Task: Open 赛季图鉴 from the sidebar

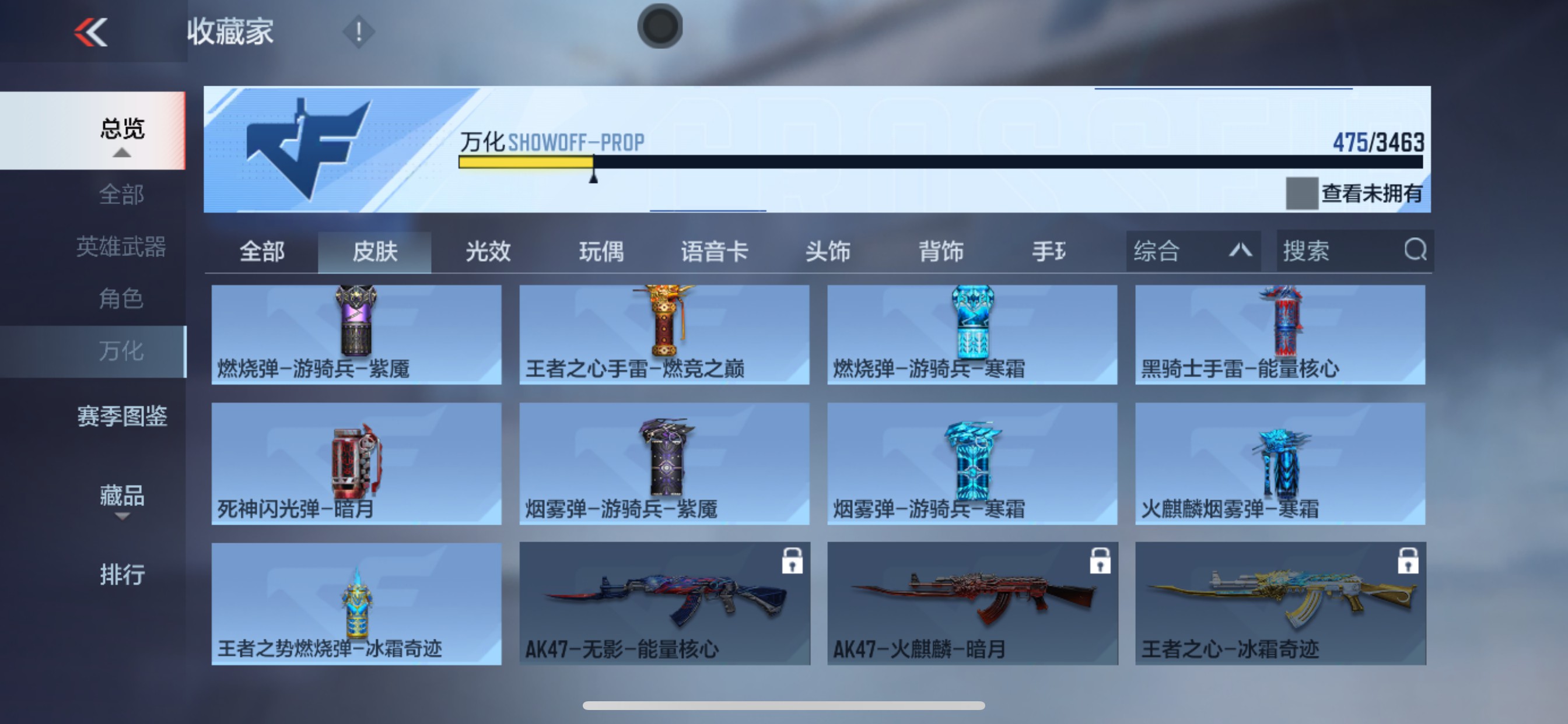Action: click(123, 417)
